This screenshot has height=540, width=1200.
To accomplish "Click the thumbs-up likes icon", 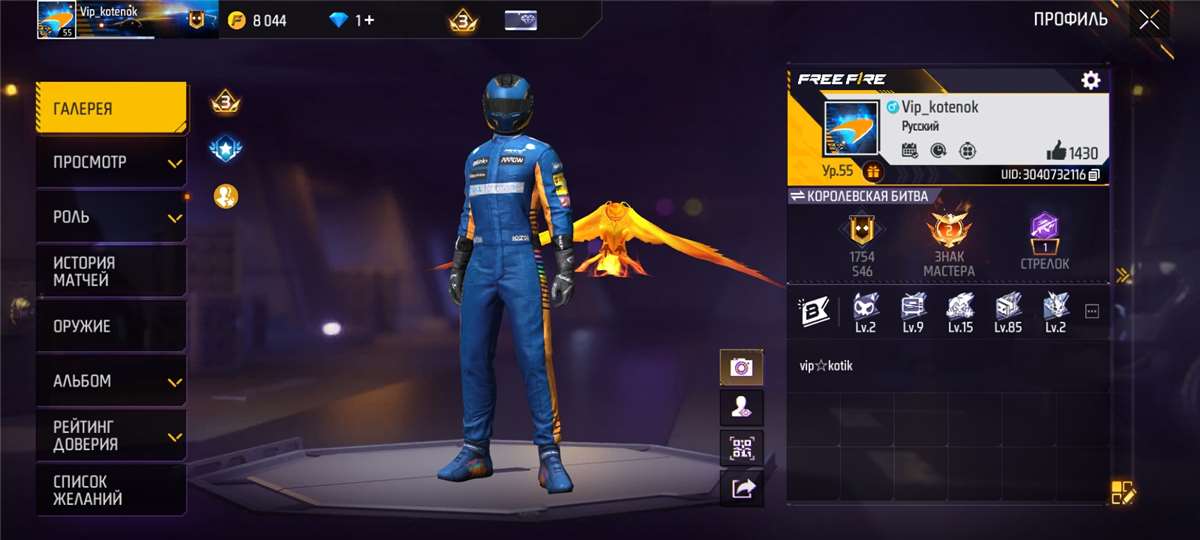I will point(1056,151).
